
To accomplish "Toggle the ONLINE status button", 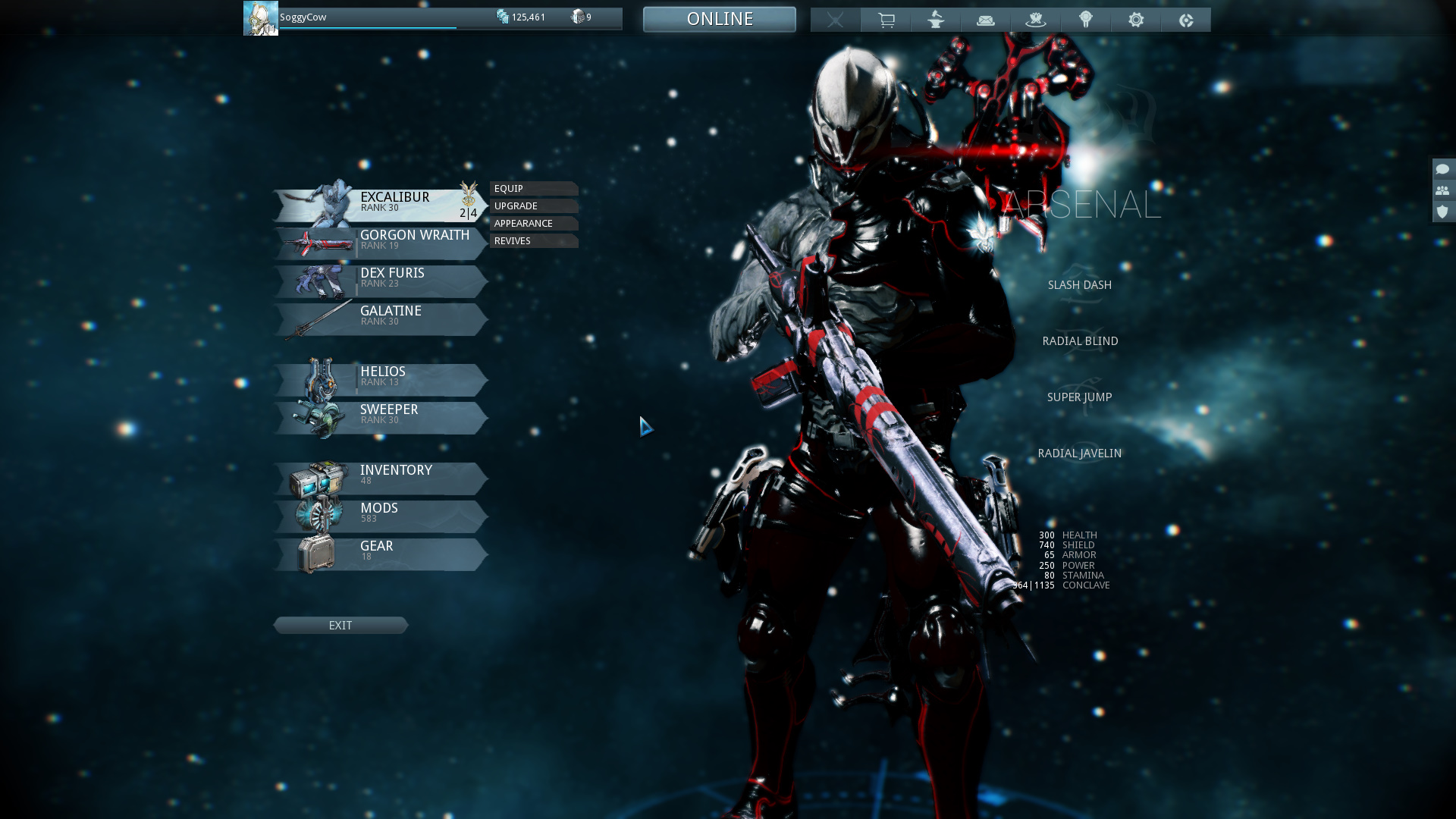I will point(719,19).
